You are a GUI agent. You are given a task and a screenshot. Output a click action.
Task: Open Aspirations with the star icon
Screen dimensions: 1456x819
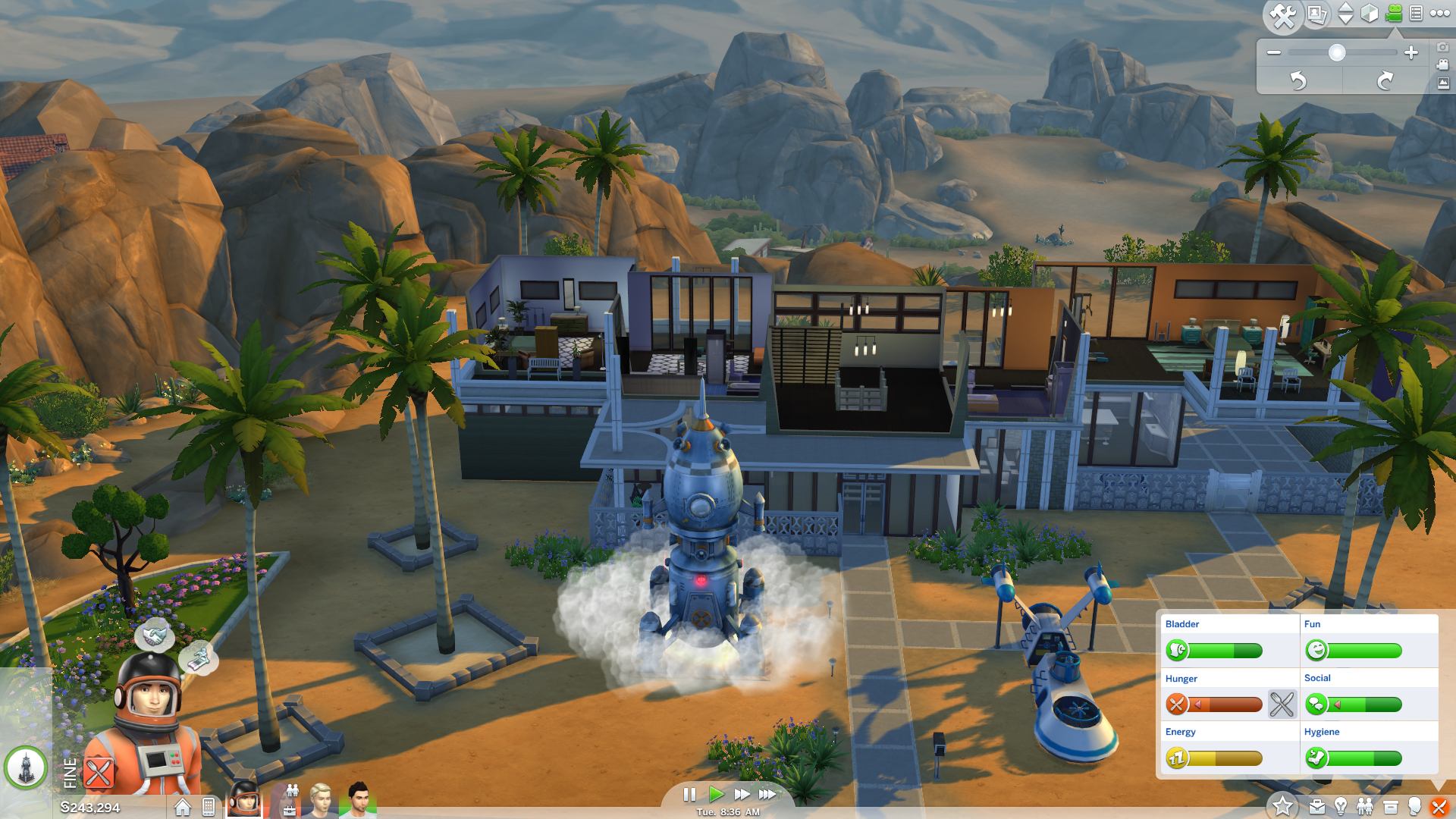coord(1283,805)
